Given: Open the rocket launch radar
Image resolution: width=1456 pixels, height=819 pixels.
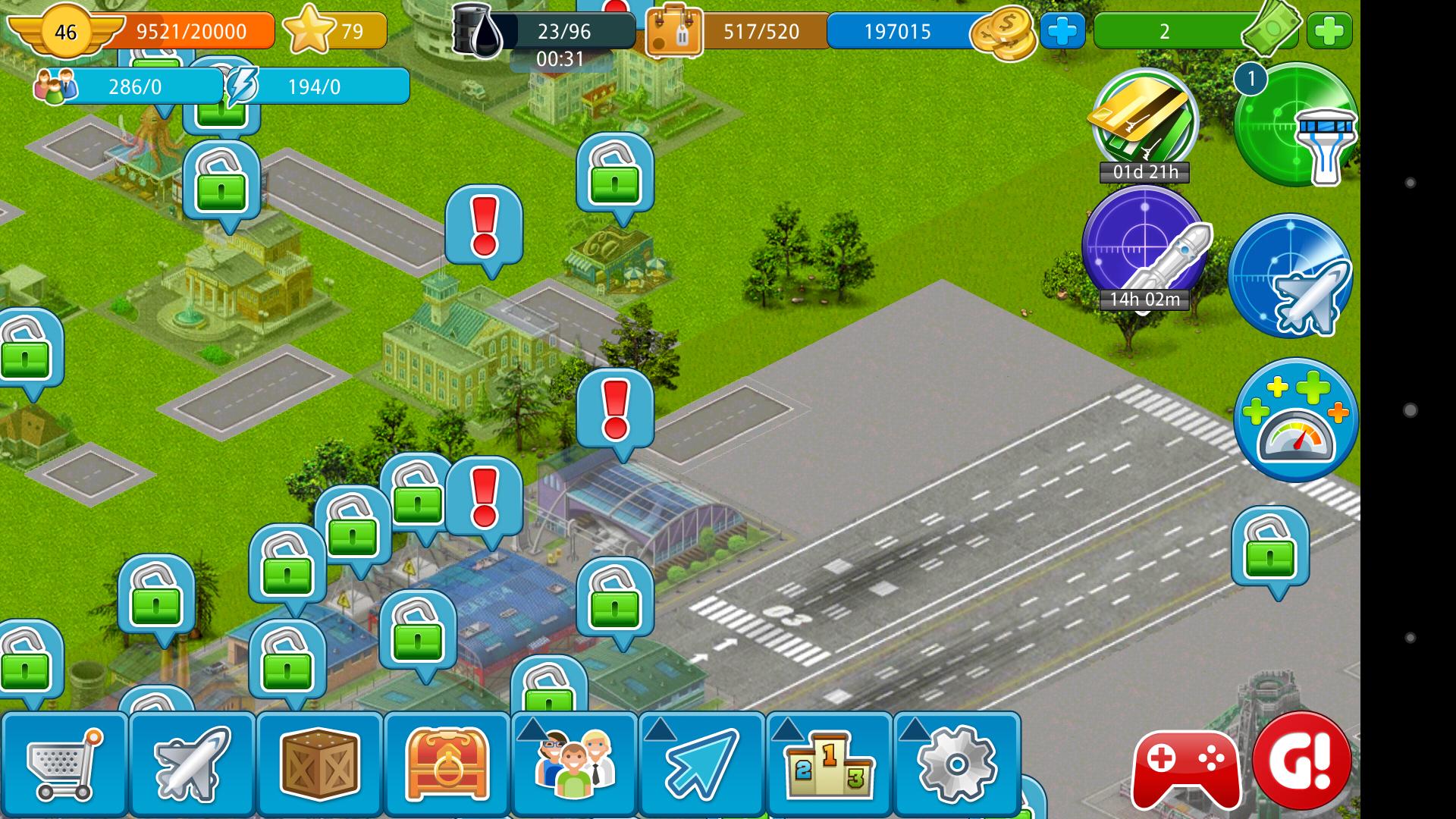Looking at the screenshot, I should pyautogui.click(x=1144, y=246).
